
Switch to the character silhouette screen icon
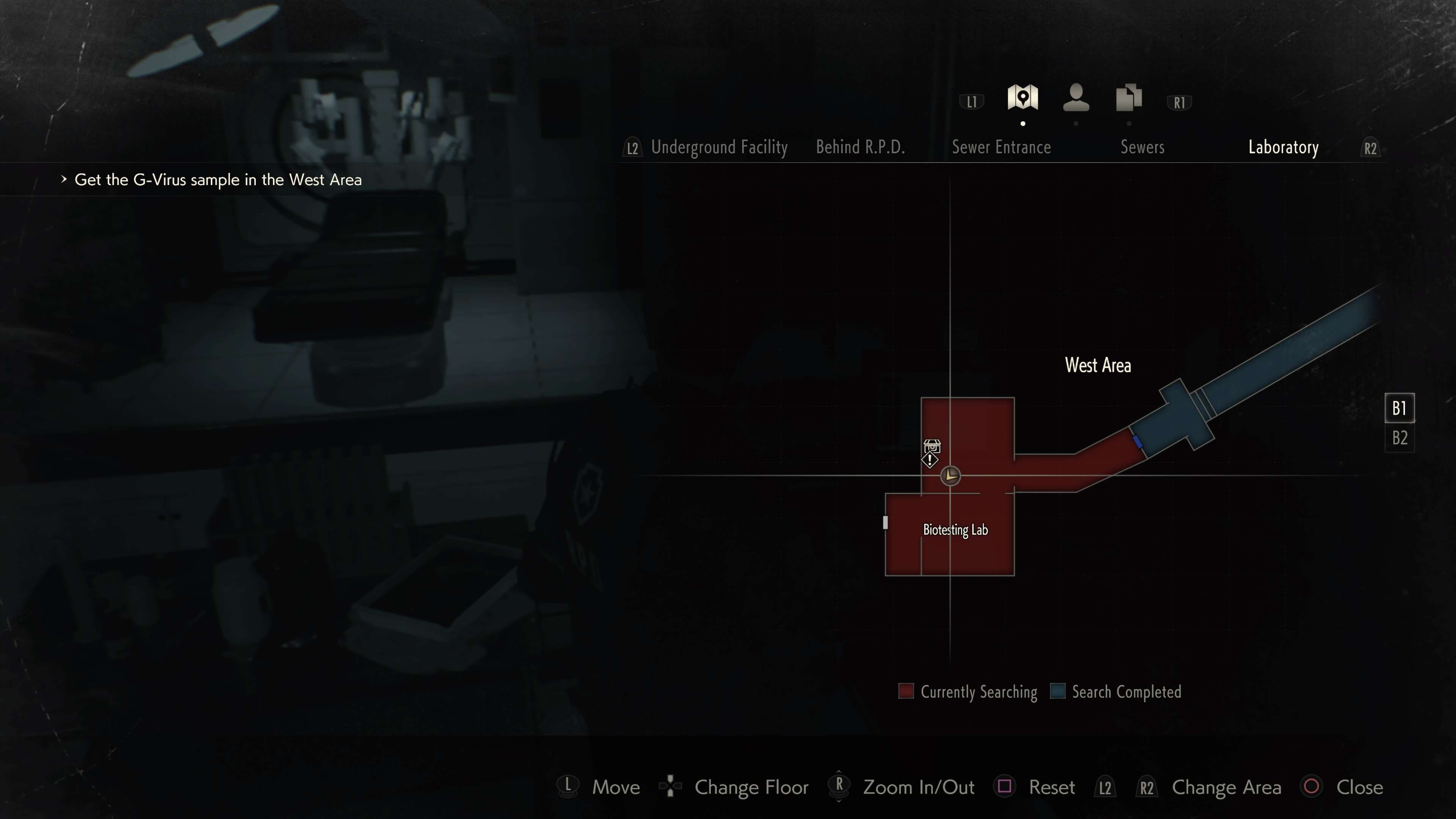1076,98
